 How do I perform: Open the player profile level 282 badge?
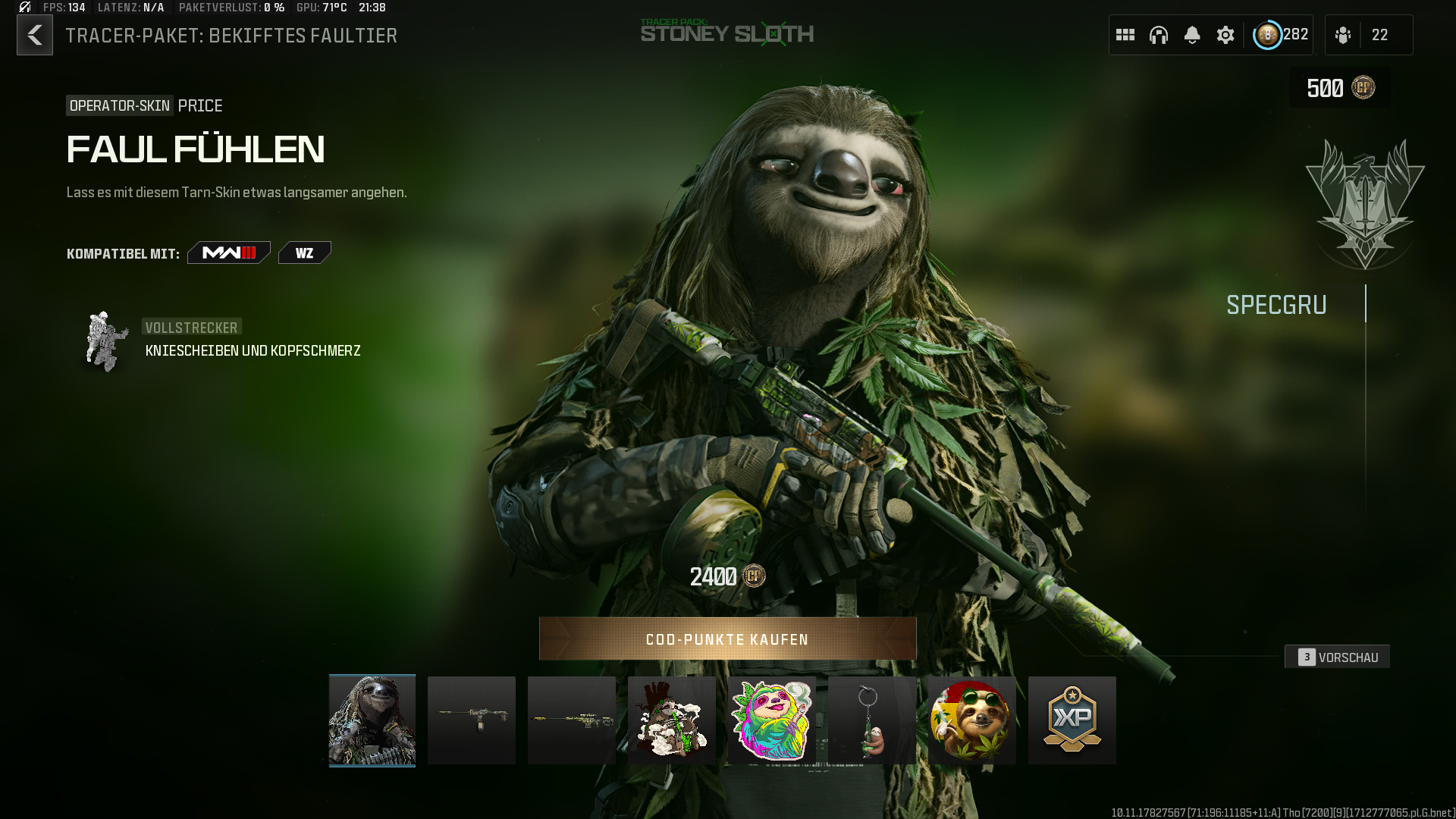(x=1281, y=35)
